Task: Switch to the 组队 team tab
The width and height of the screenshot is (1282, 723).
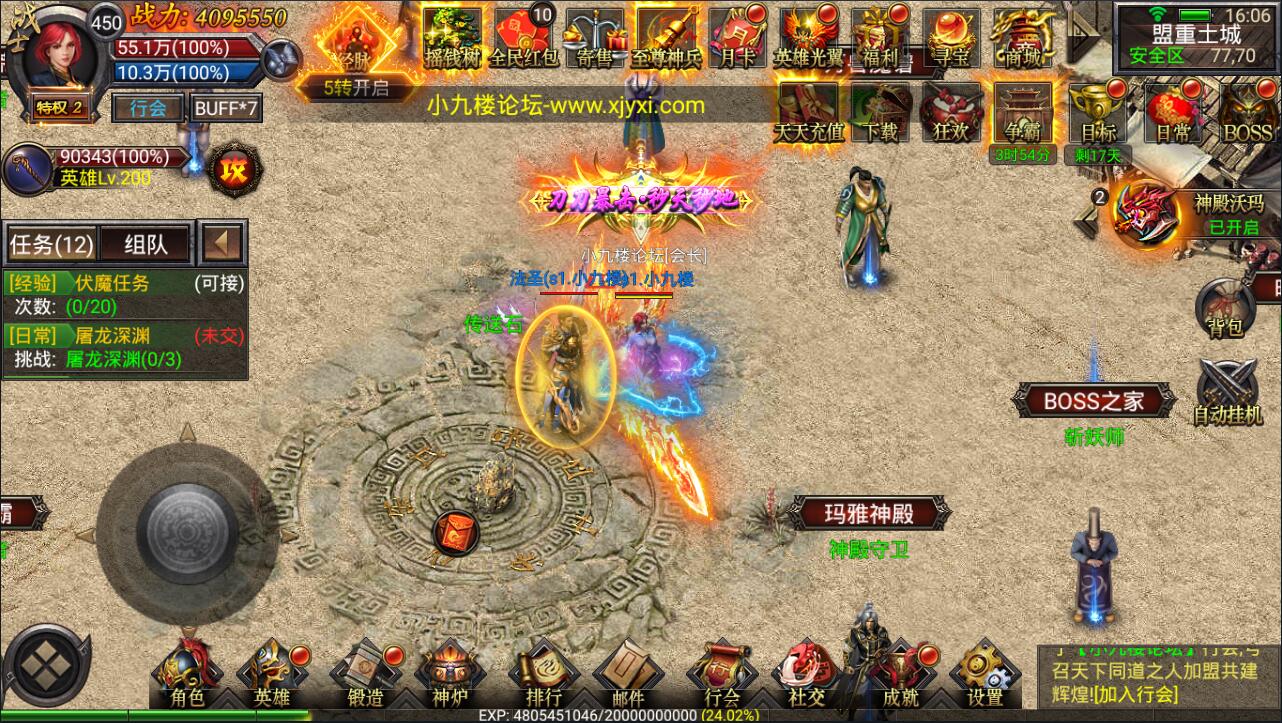Action: 144,243
